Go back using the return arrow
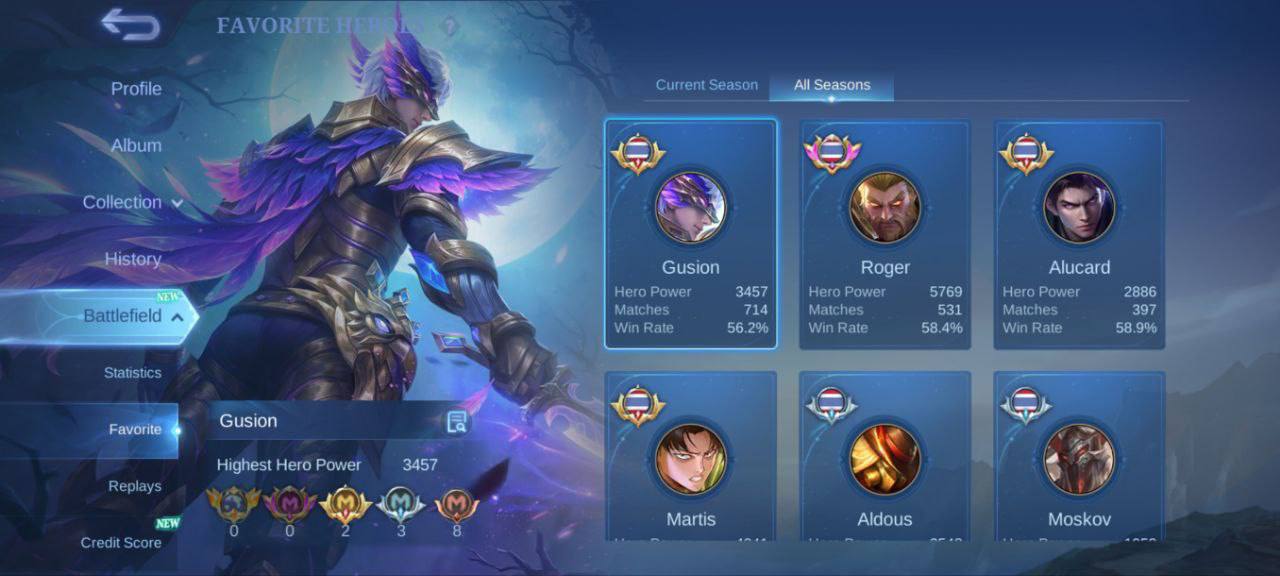The image size is (1280, 576). pos(131,25)
